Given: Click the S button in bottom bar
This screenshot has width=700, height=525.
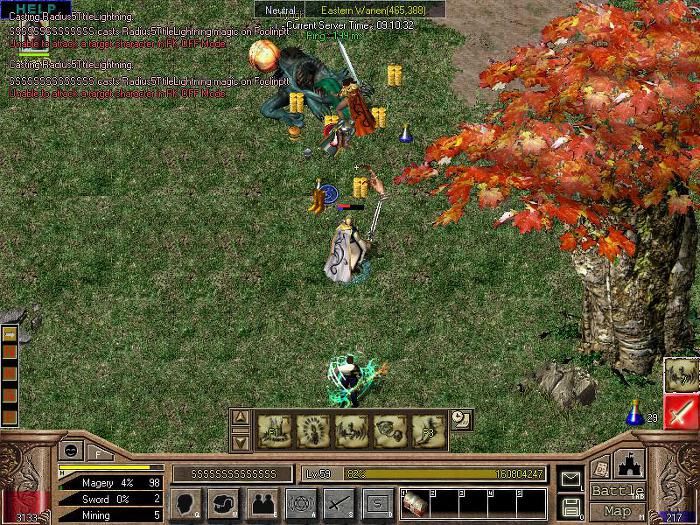Looking at the screenshot, I should click(x=377, y=503).
